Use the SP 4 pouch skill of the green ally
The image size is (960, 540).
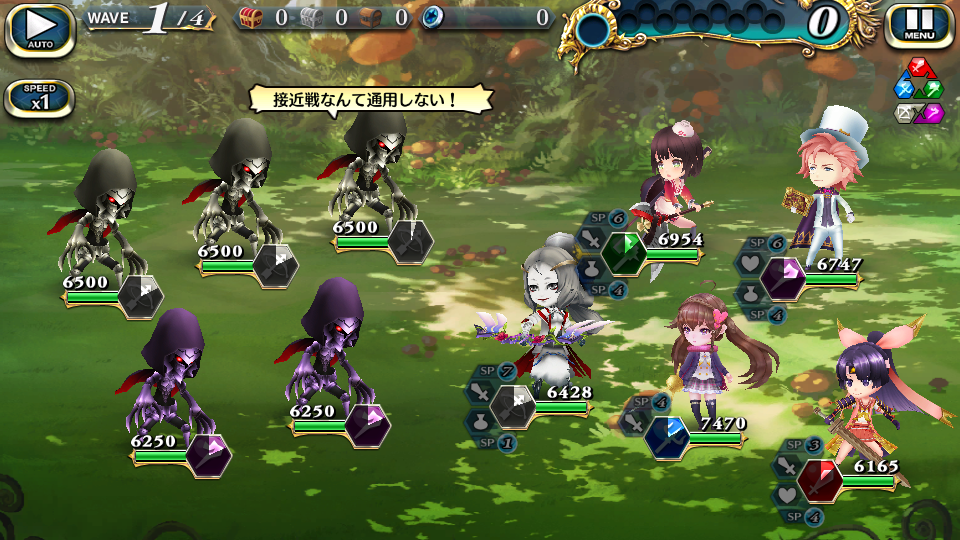pos(594,268)
